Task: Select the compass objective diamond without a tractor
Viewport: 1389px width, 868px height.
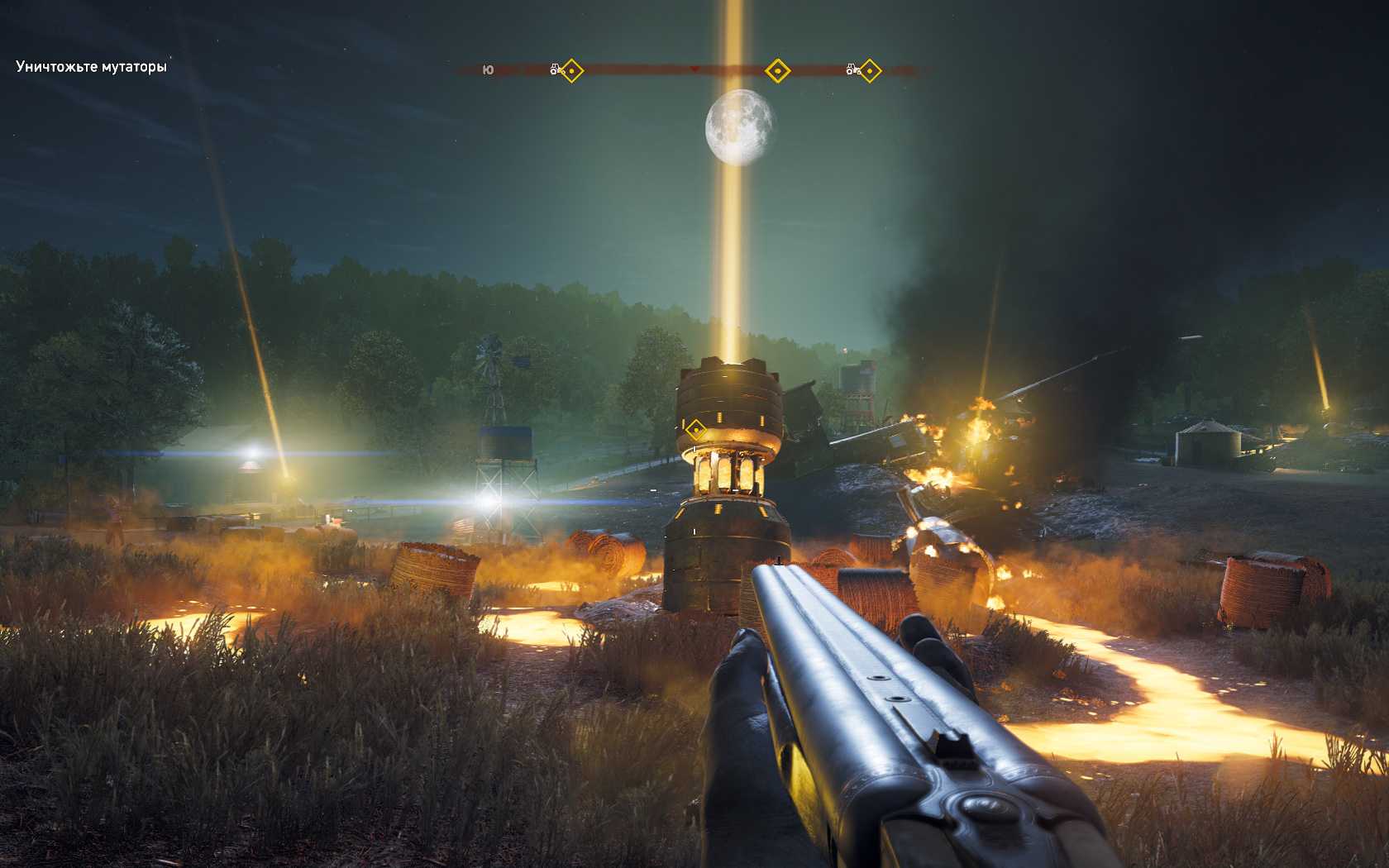Action: [x=776, y=71]
